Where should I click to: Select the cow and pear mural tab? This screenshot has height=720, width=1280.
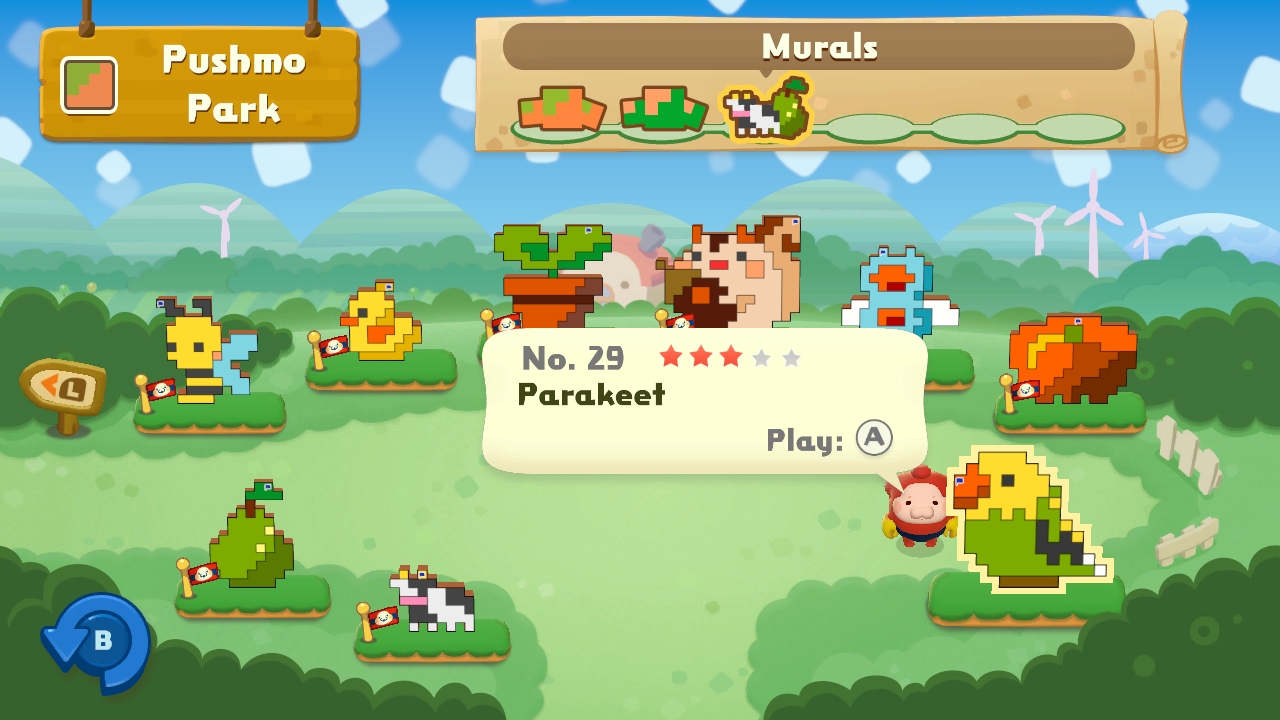[x=767, y=108]
